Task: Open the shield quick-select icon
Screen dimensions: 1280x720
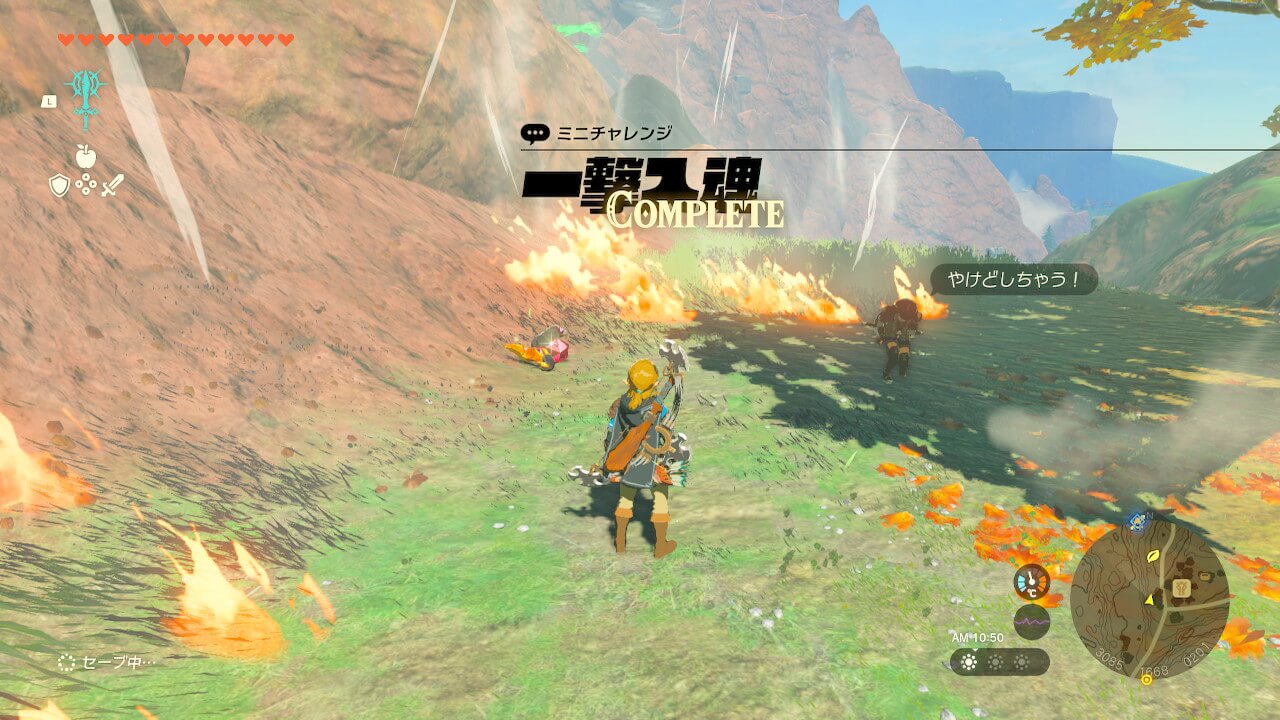Action: pos(59,185)
